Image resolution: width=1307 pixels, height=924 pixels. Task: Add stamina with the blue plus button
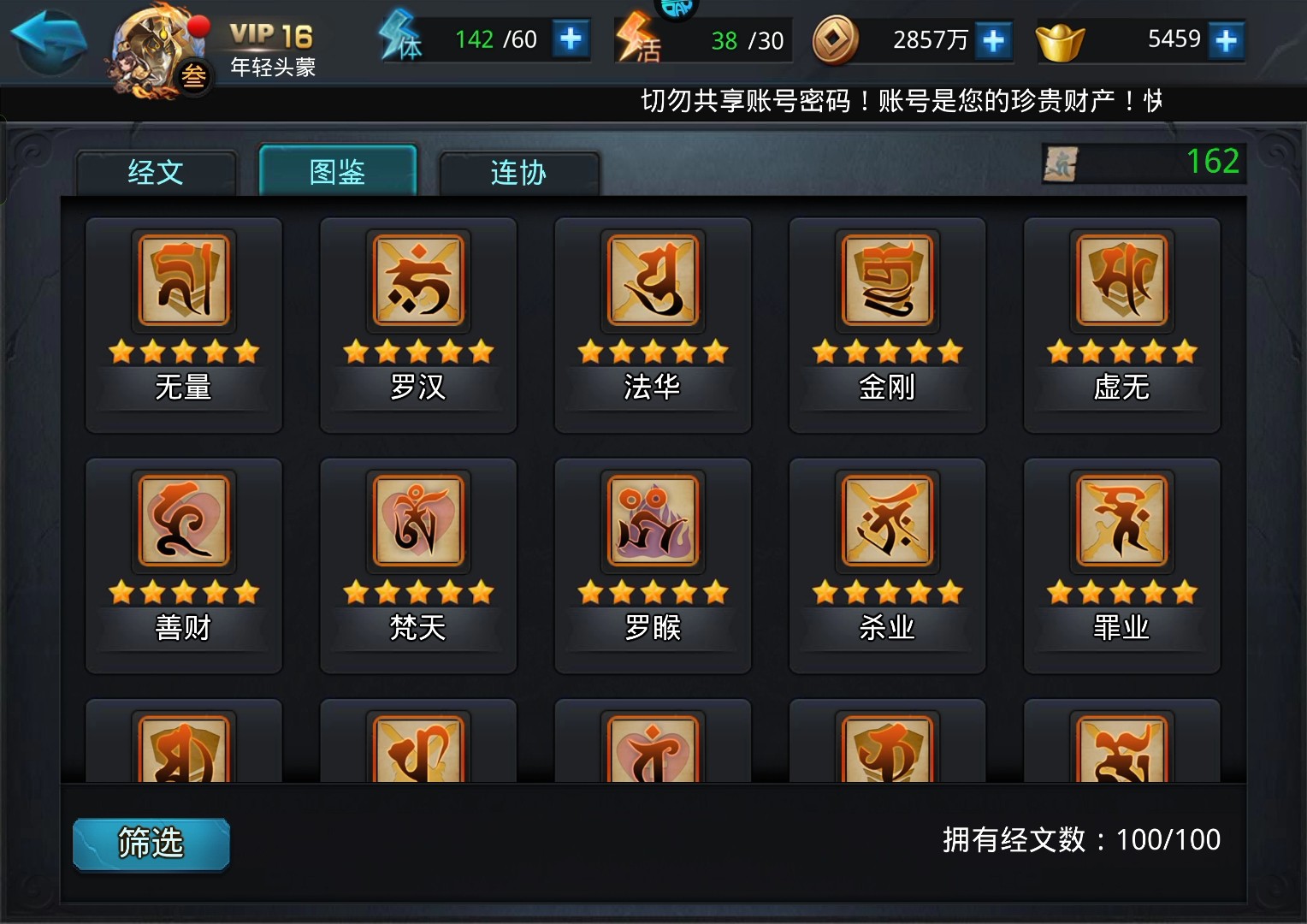coord(573,38)
